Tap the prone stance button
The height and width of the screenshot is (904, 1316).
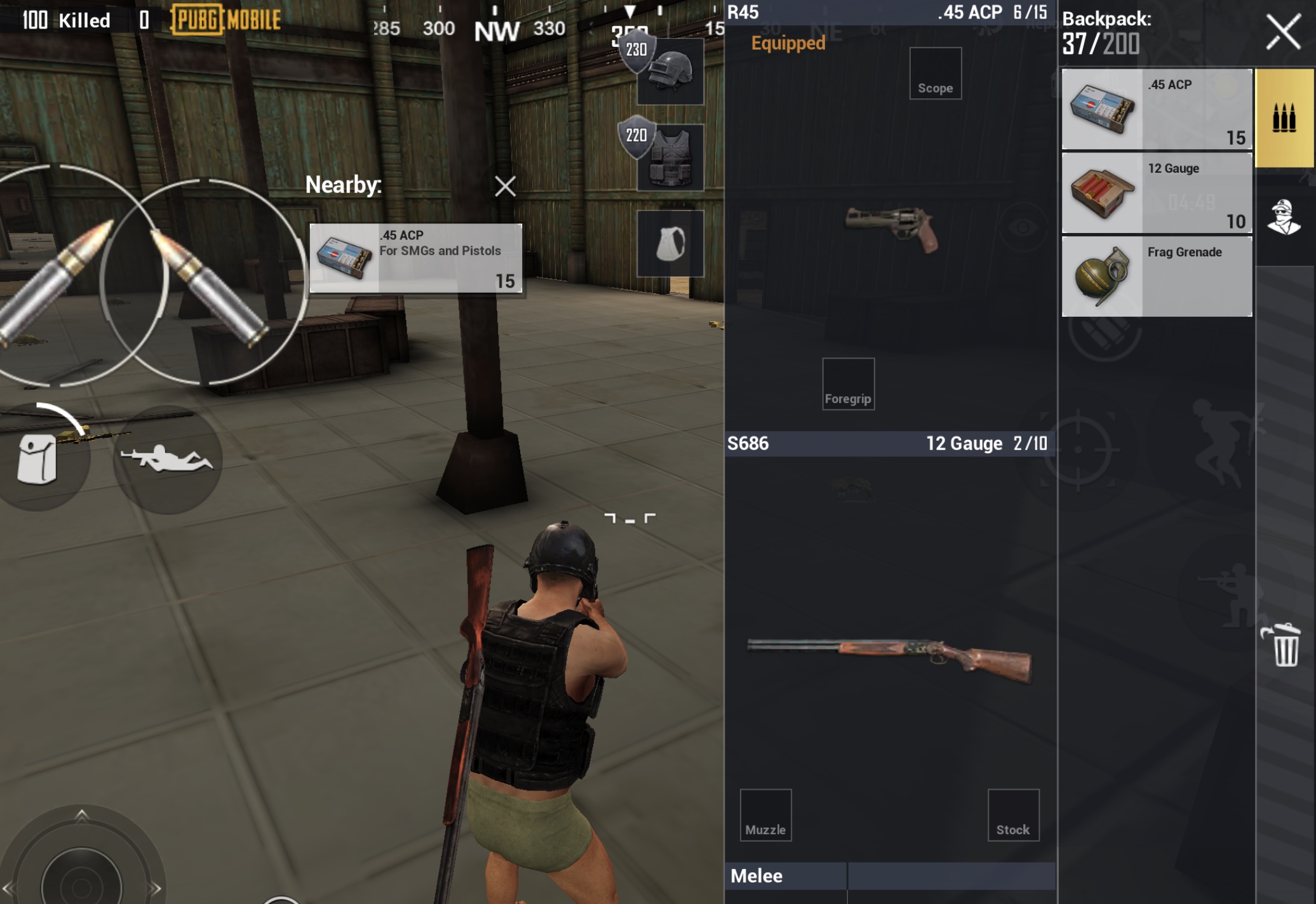167,459
